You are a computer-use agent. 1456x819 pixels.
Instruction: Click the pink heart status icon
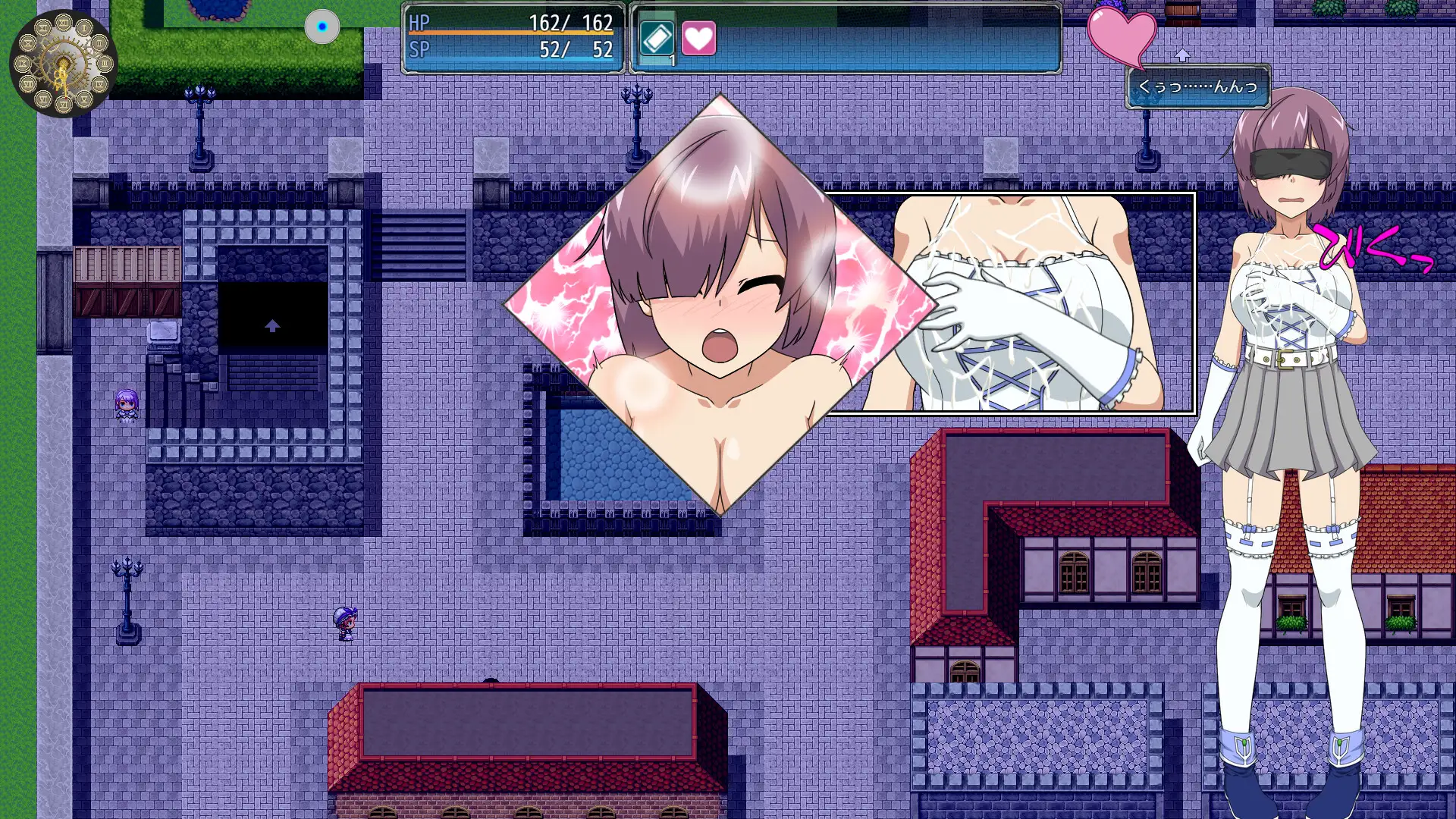coord(698,38)
